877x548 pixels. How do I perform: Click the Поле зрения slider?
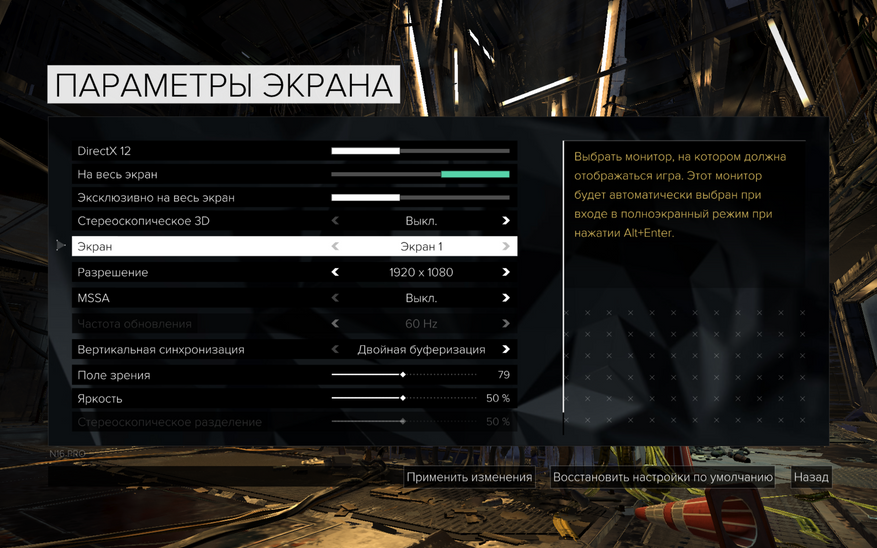[404, 375]
